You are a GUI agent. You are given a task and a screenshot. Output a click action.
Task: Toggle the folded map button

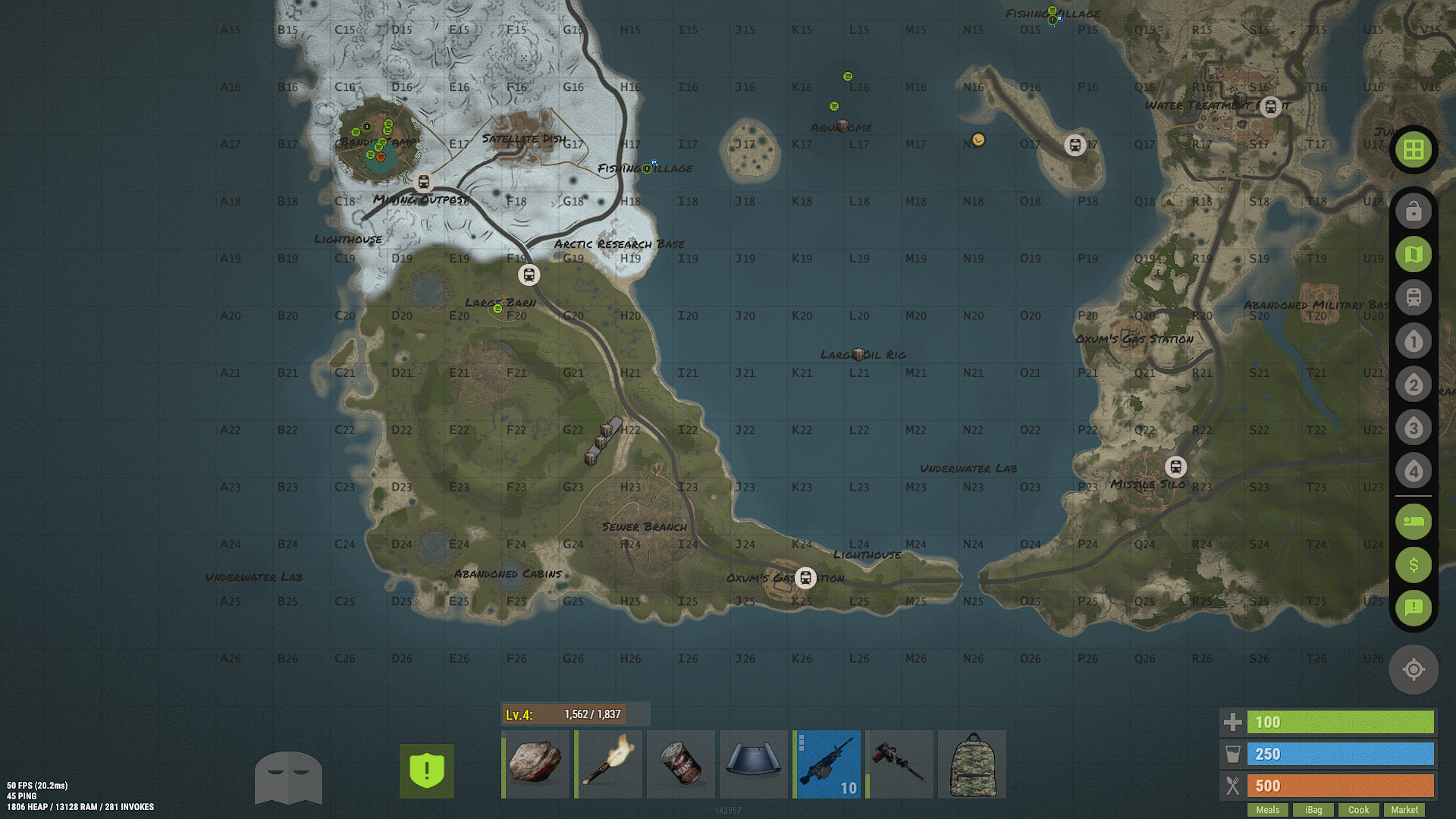tap(1414, 255)
